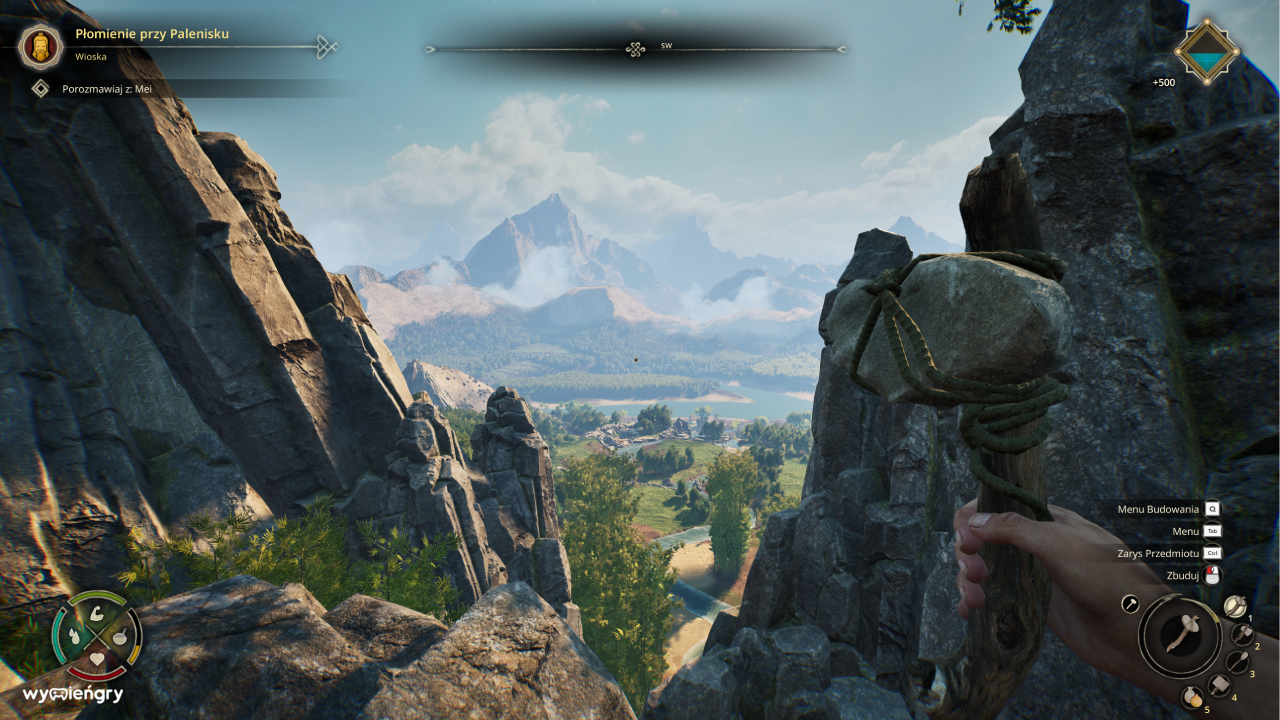Click the Zarys Przedmiotu label
The height and width of the screenshot is (720, 1280).
pos(1158,553)
